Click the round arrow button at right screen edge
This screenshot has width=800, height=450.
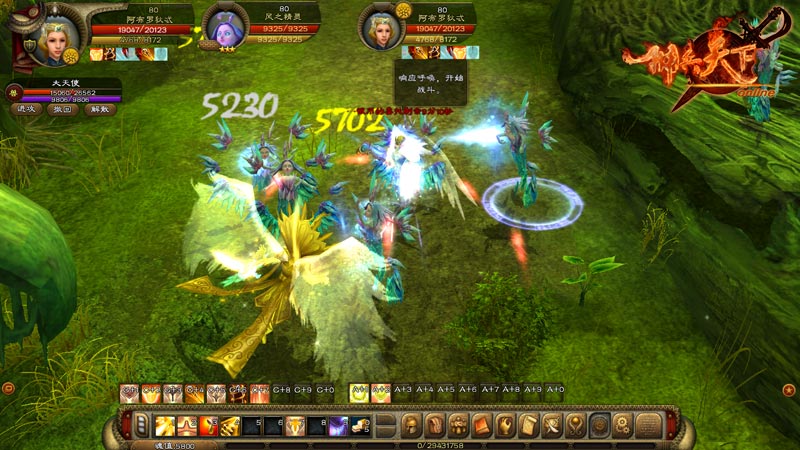click(x=790, y=388)
